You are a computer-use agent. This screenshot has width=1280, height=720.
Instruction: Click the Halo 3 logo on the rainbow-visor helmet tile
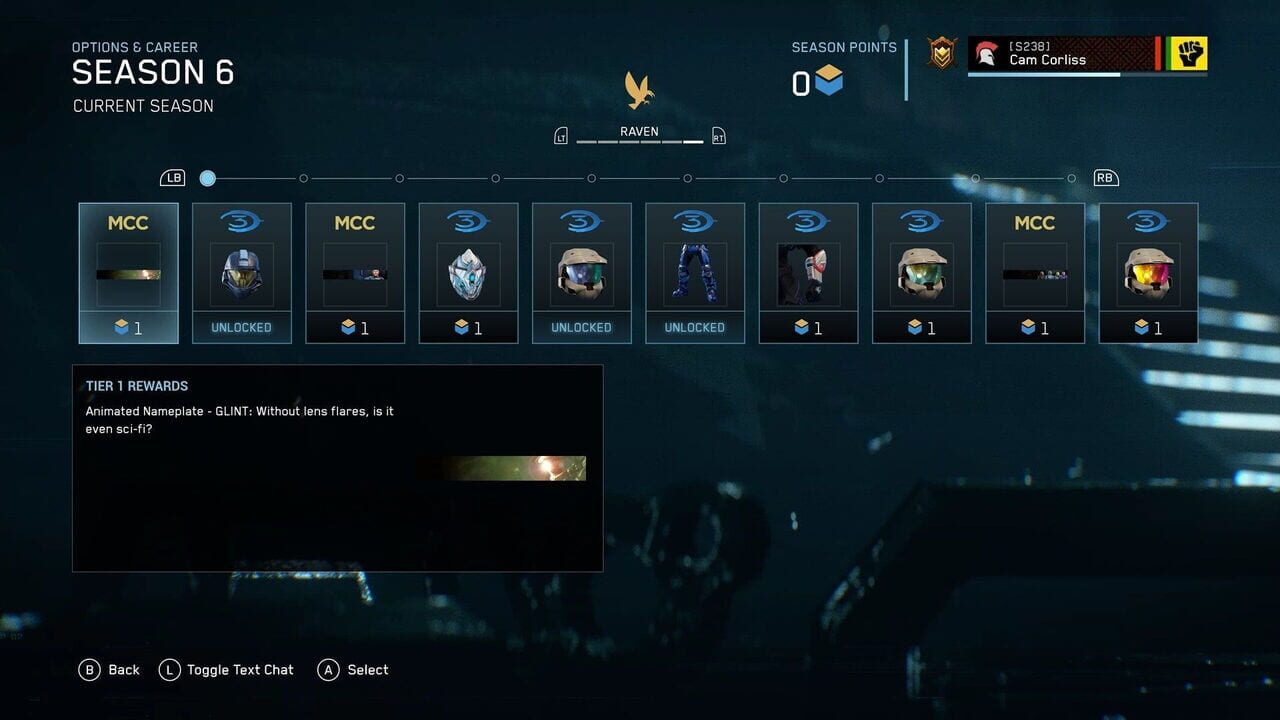(1148, 222)
